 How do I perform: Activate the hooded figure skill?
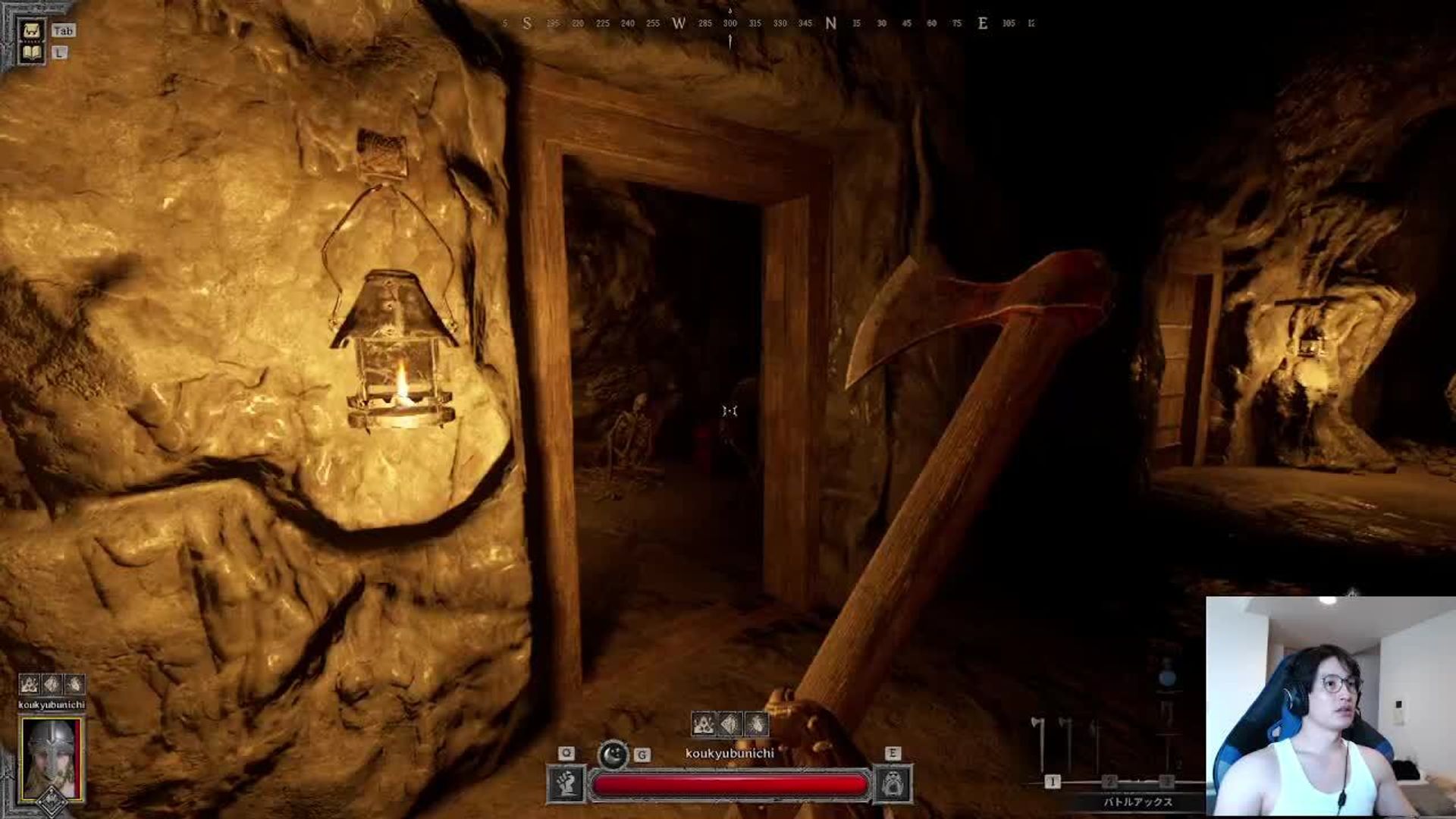tap(893, 783)
